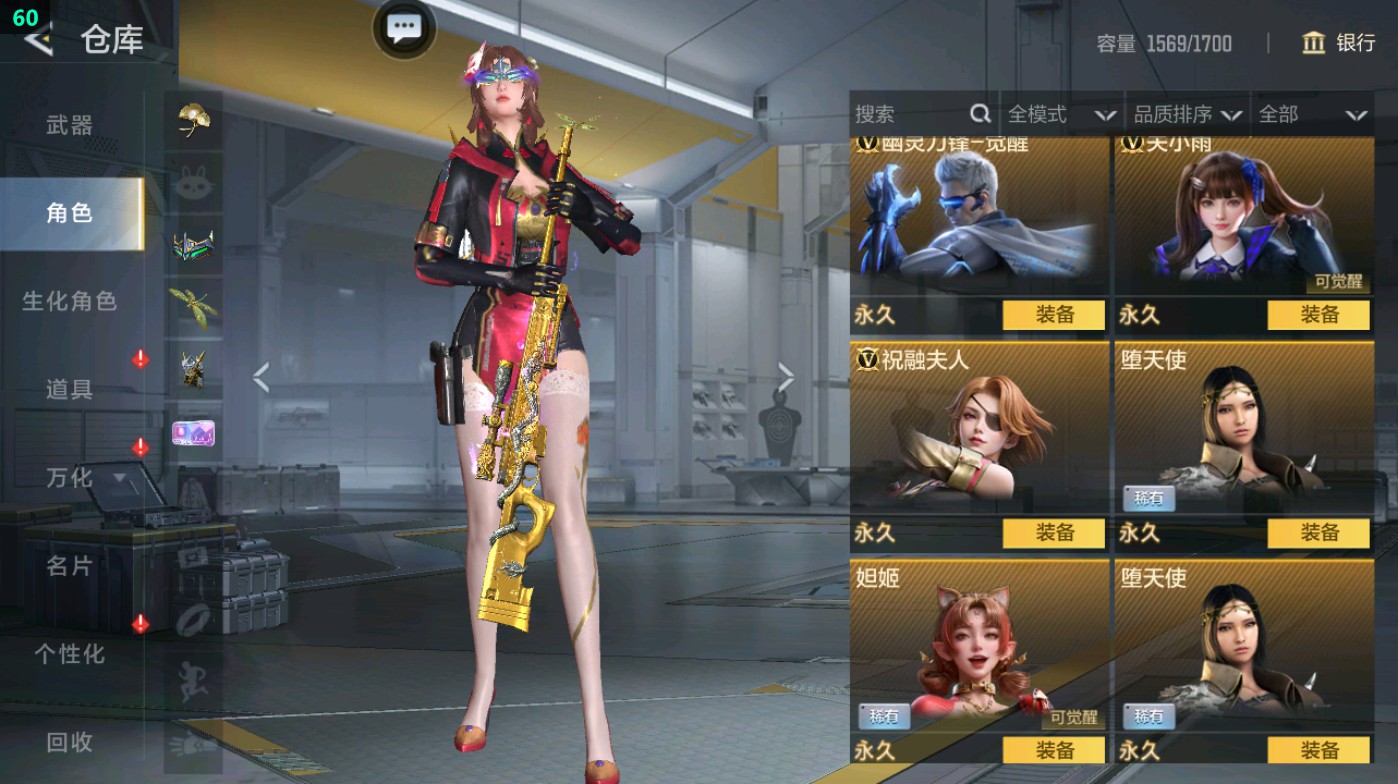This screenshot has width=1398, height=784.
Task: Rotate character with the right arrow
Action: [786, 378]
